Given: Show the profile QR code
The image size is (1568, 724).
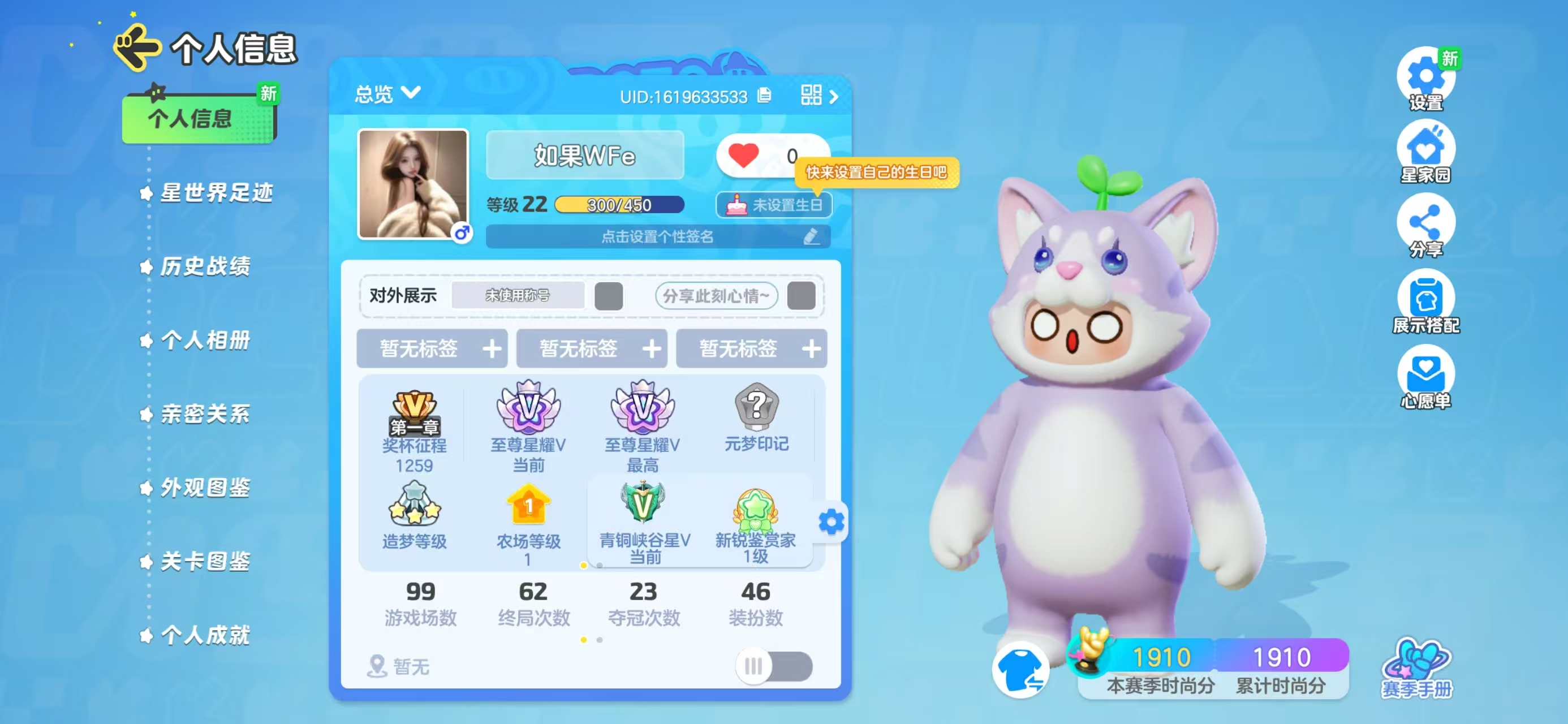Looking at the screenshot, I should tap(812, 95).
